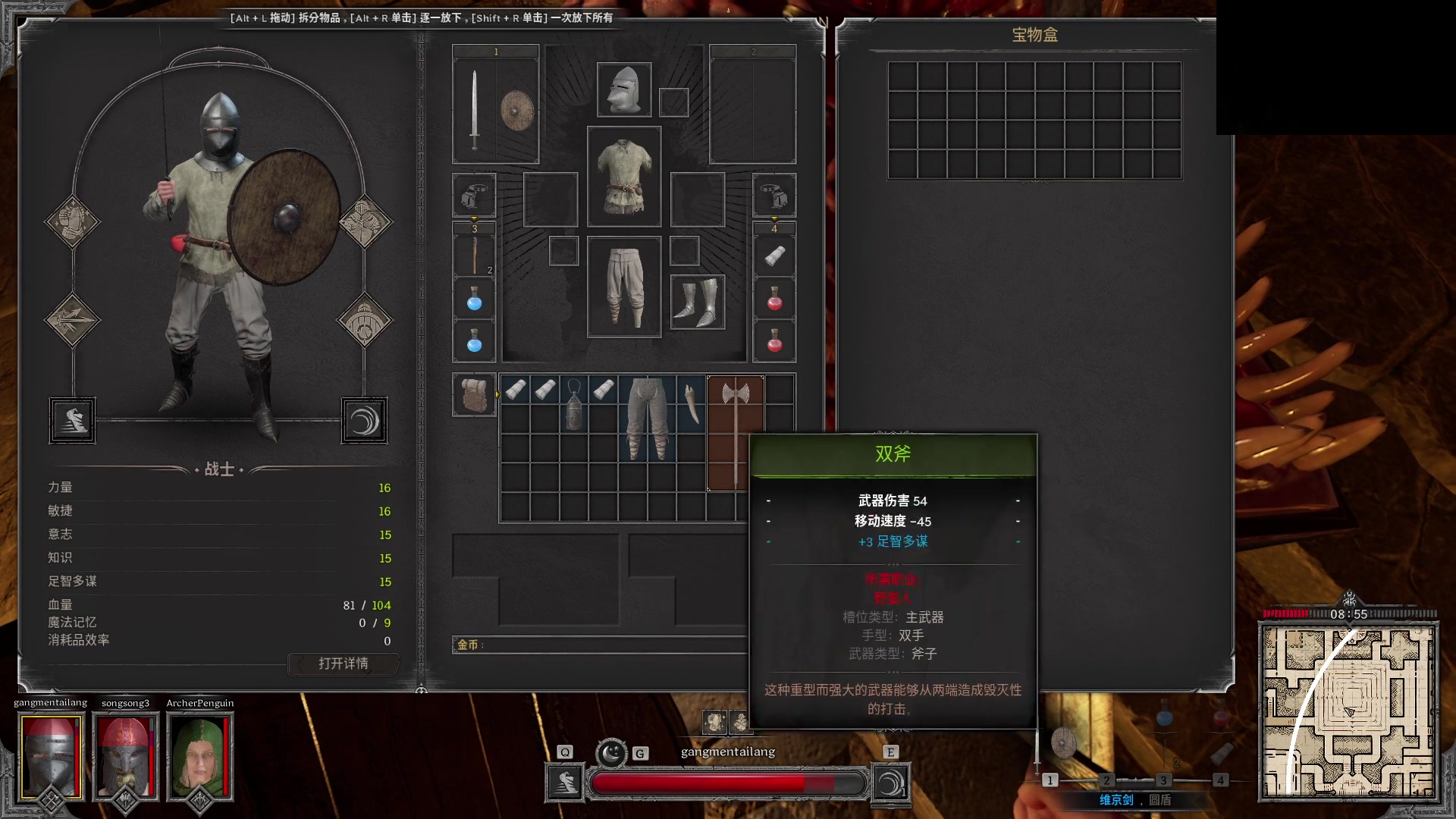Open the character details button
The width and height of the screenshot is (1456, 819).
[344, 664]
